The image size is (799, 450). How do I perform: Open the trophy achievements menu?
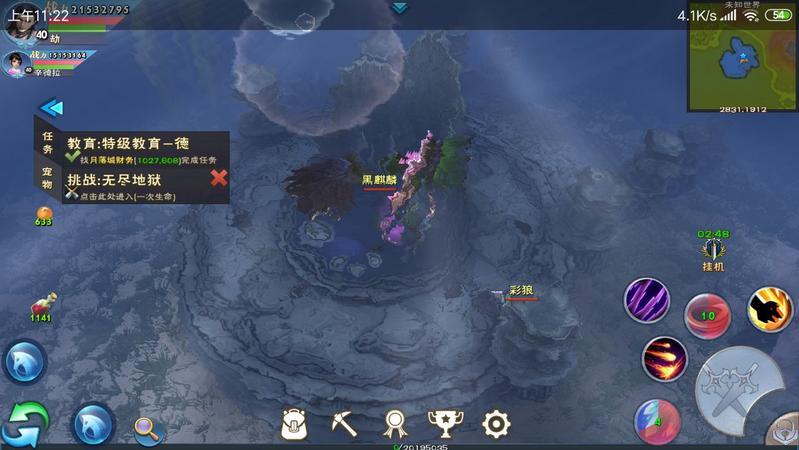click(x=444, y=424)
